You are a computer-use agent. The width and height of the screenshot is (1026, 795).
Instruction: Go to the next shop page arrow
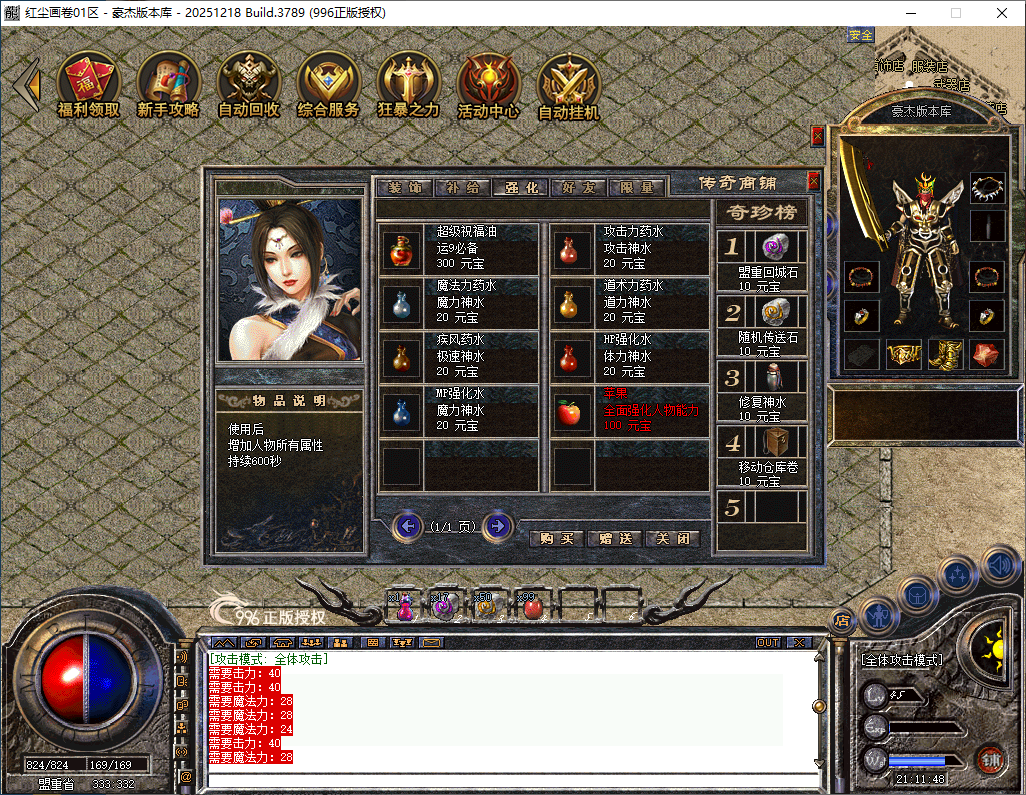pyautogui.click(x=497, y=525)
